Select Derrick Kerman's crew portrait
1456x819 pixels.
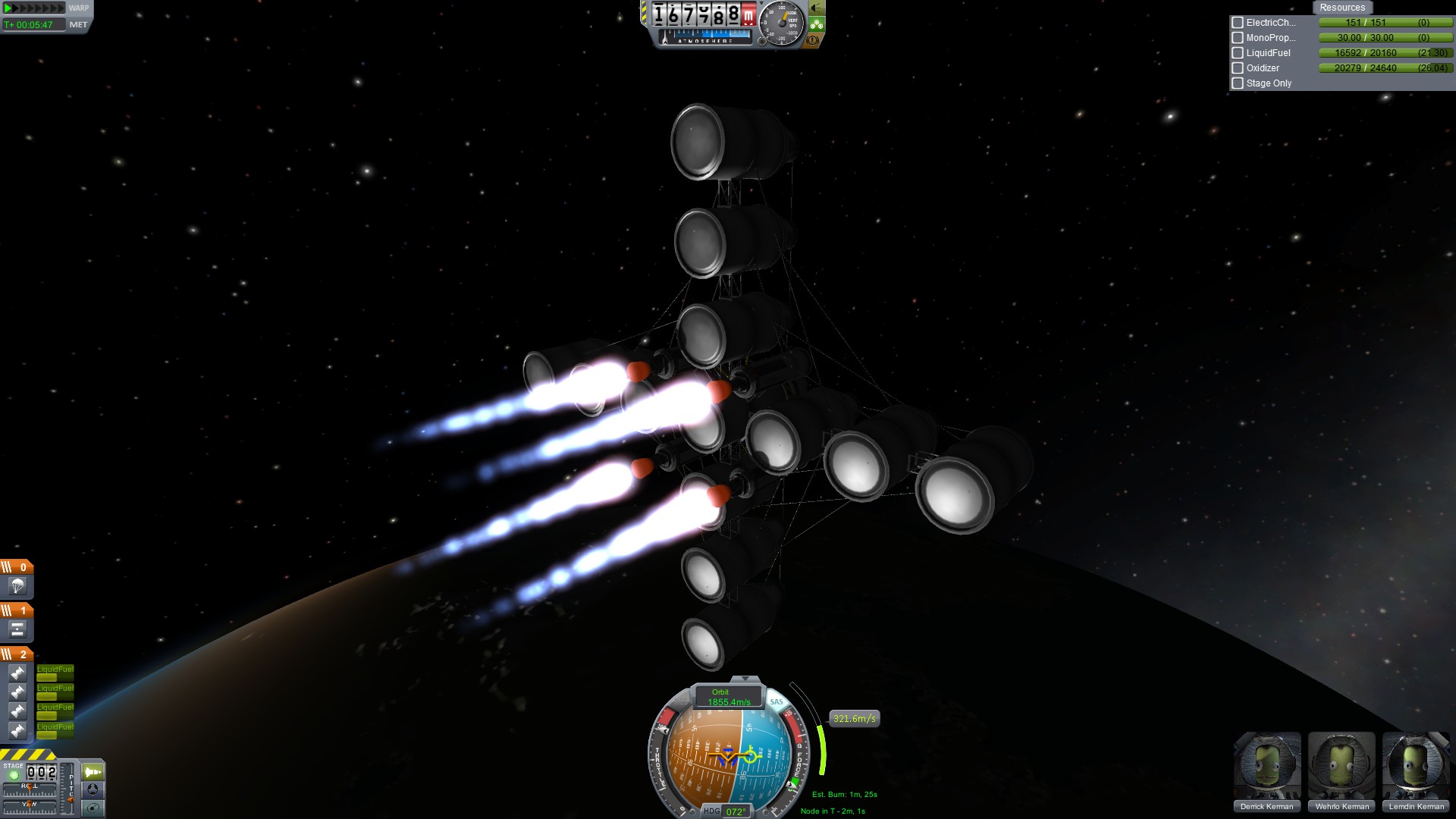1266,766
